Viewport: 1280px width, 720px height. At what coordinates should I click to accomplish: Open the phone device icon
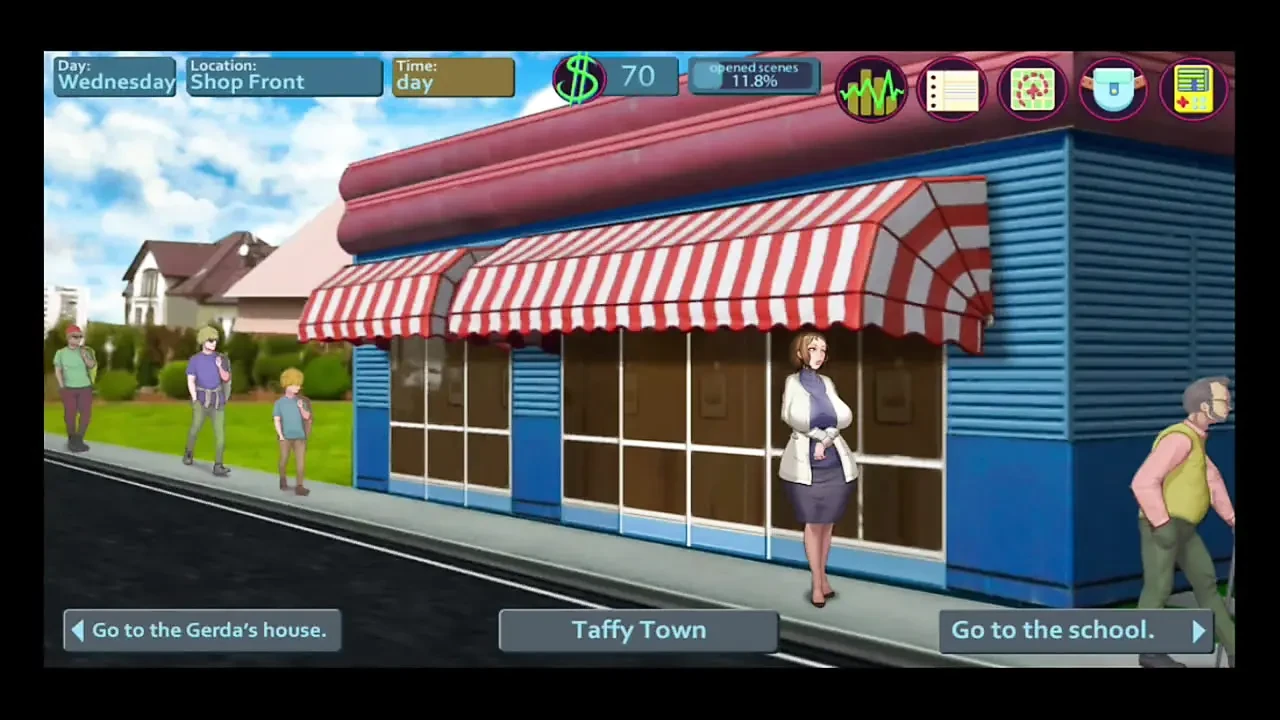(1194, 89)
